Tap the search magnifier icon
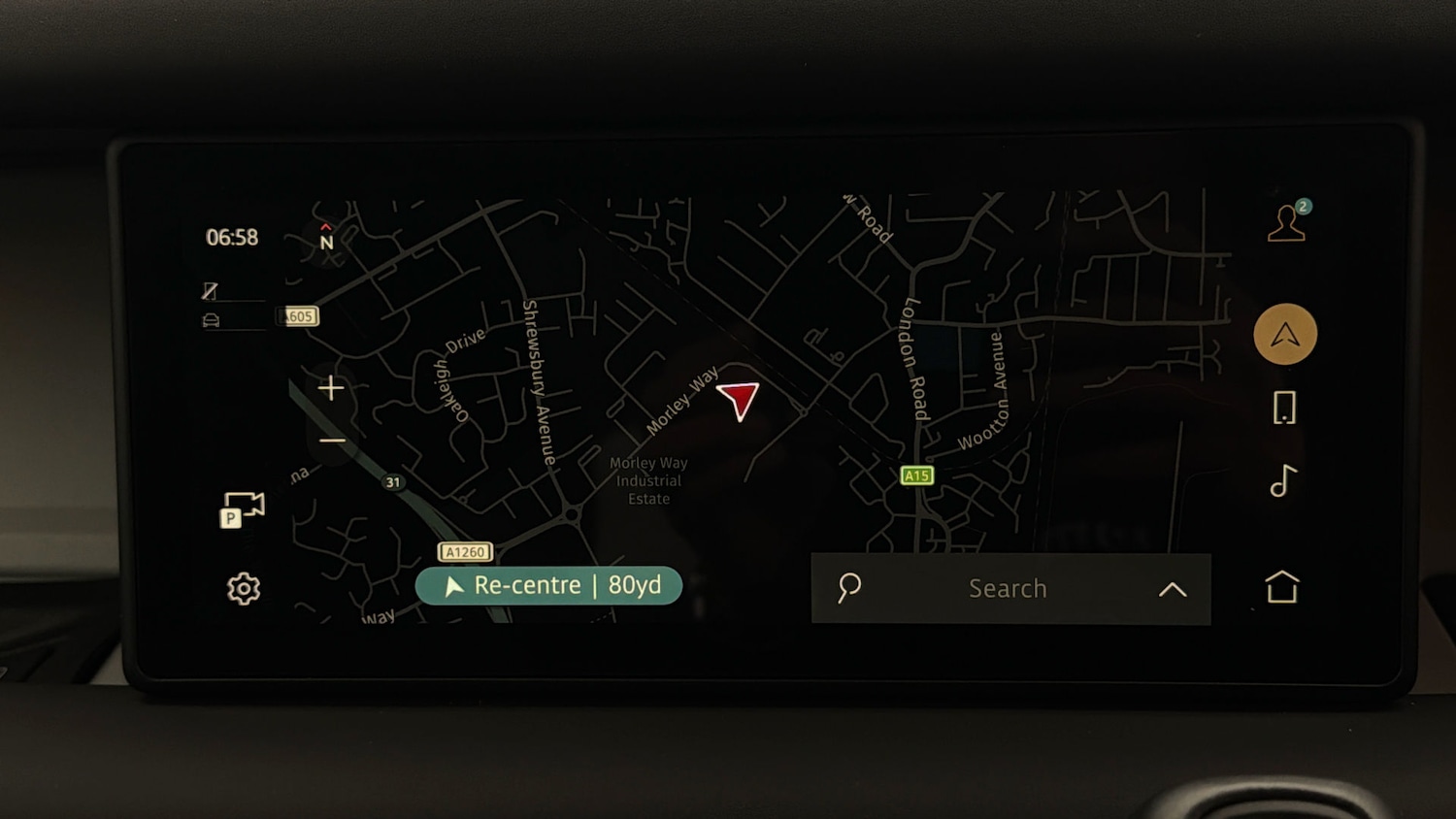The width and height of the screenshot is (1456, 819). [847, 588]
